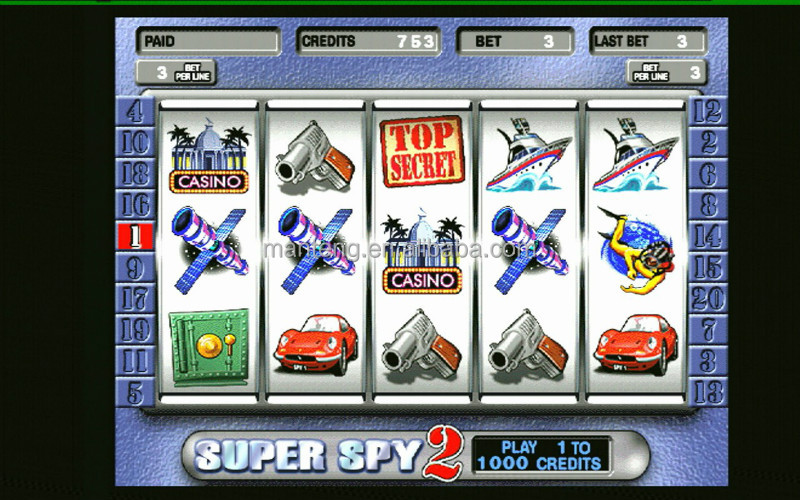Choose payline number 20

click(707, 298)
